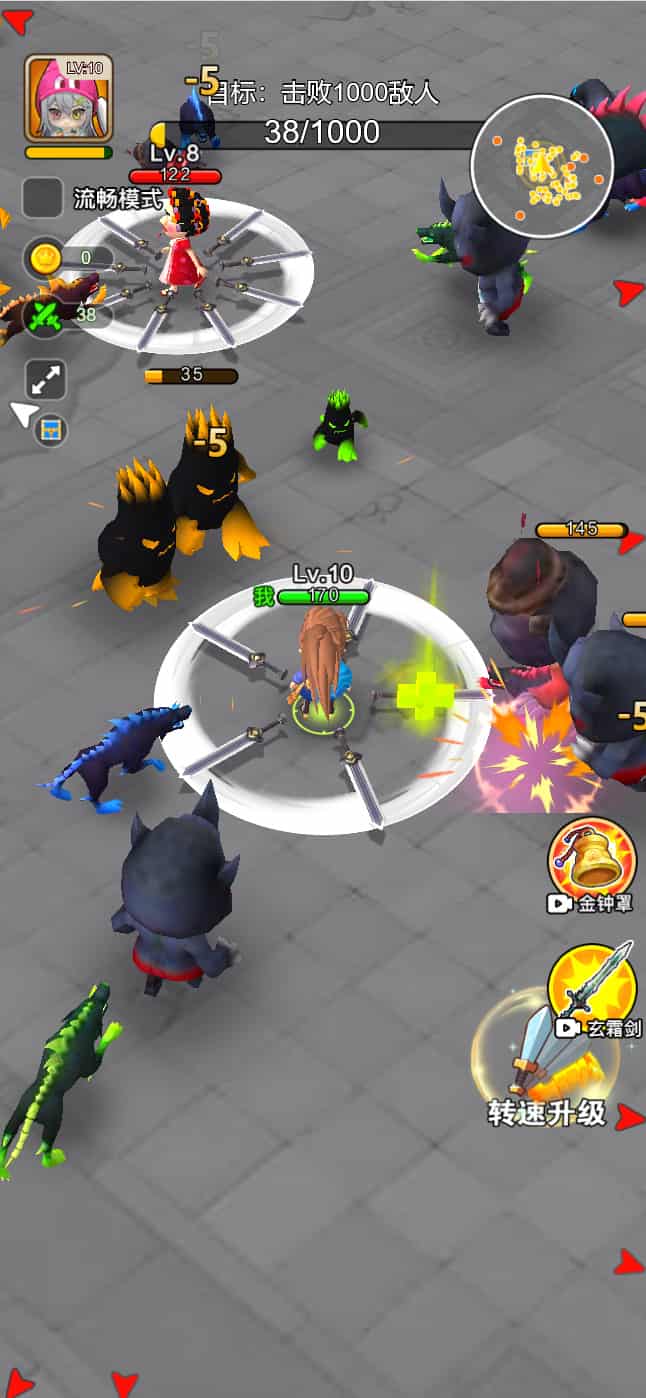The height and width of the screenshot is (1398, 646).
Task: Open the small blue treasure chest icon
Action: tap(50, 431)
